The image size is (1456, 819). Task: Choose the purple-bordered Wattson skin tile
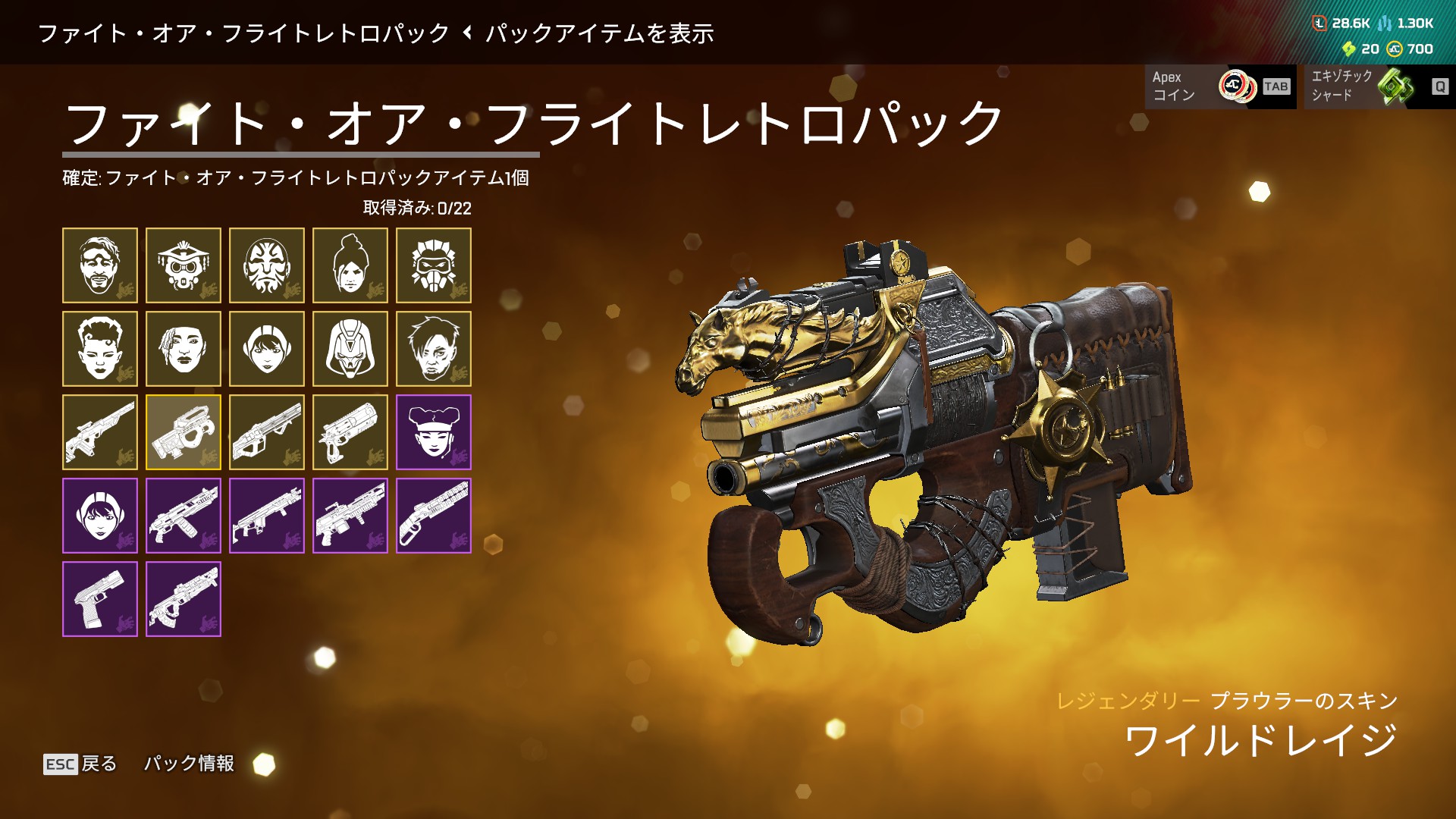[100, 516]
